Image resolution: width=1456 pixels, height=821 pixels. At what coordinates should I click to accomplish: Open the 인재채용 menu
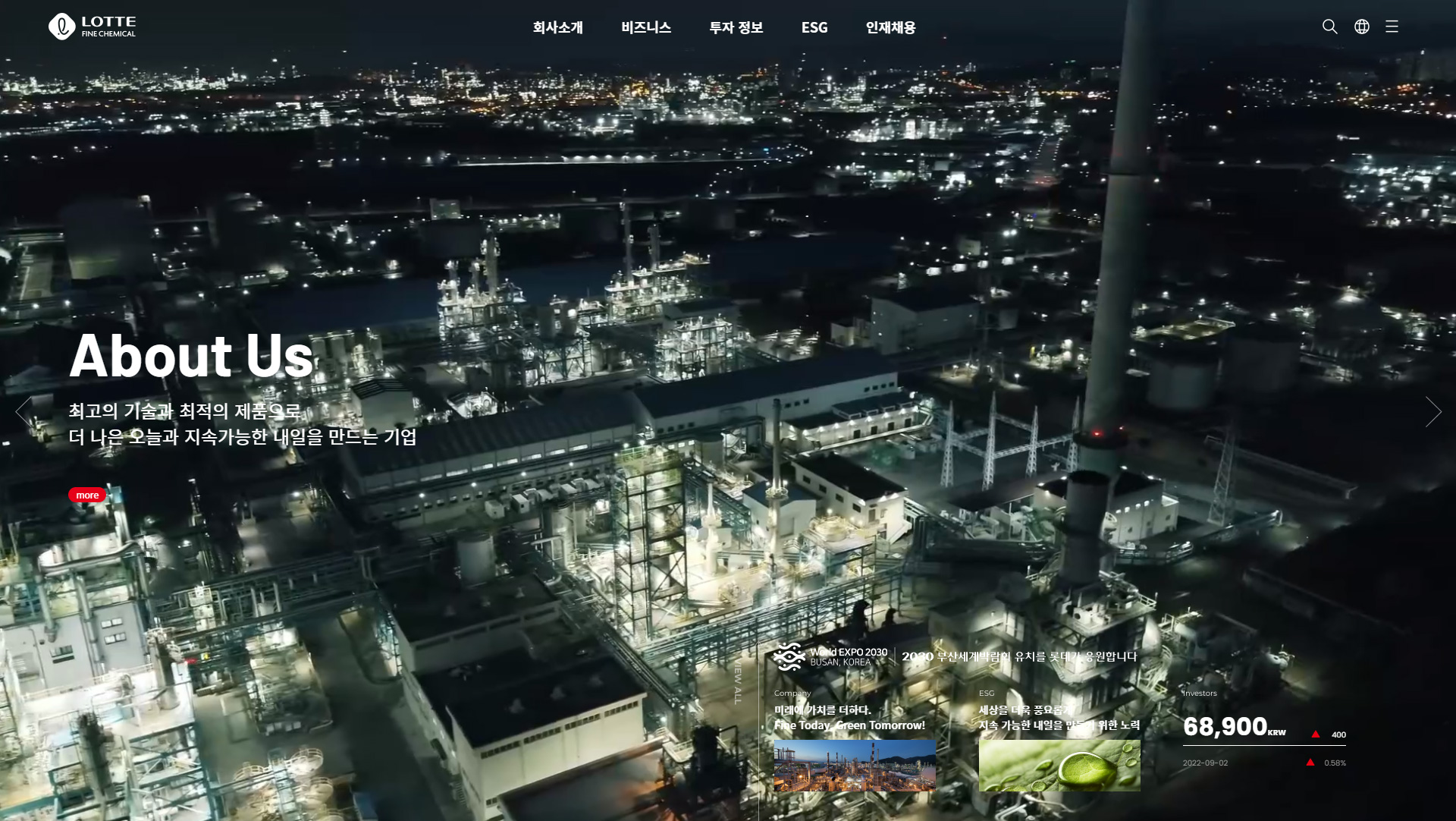[x=890, y=27]
